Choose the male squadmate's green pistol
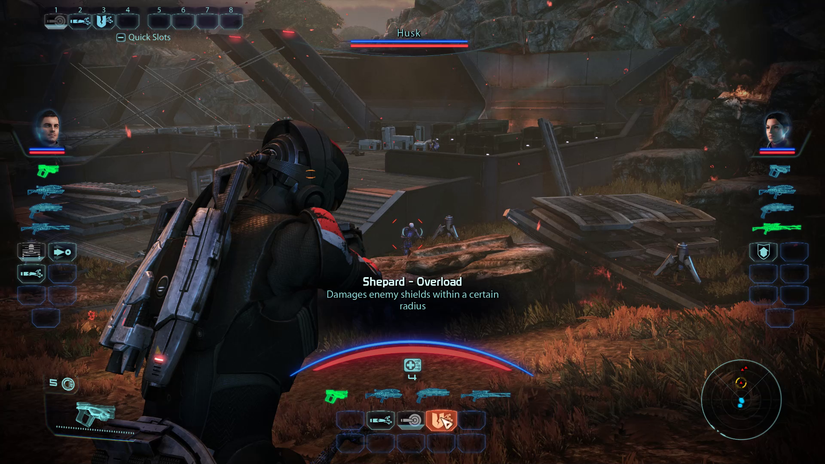This screenshot has height=464, width=825. 46,170
